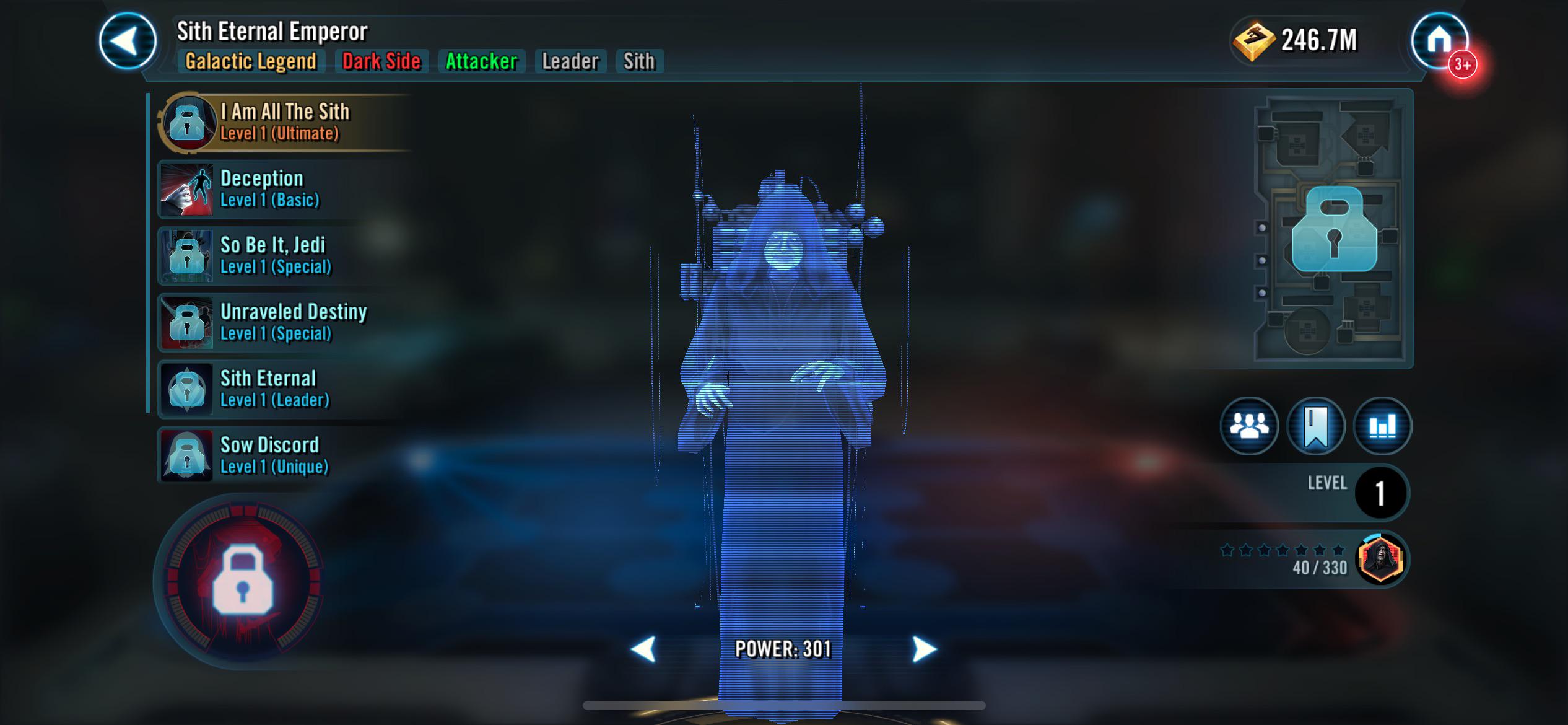This screenshot has width=1568, height=725.
Task: Go home with the home button
Action: (x=1441, y=39)
